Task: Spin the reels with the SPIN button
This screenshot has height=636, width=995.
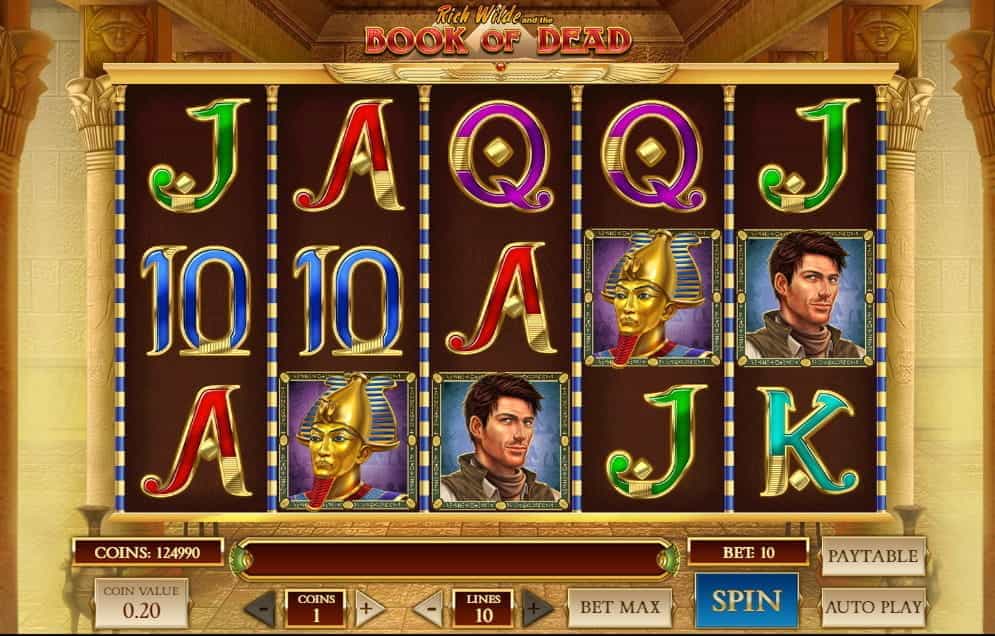Action: tap(746, 601)
